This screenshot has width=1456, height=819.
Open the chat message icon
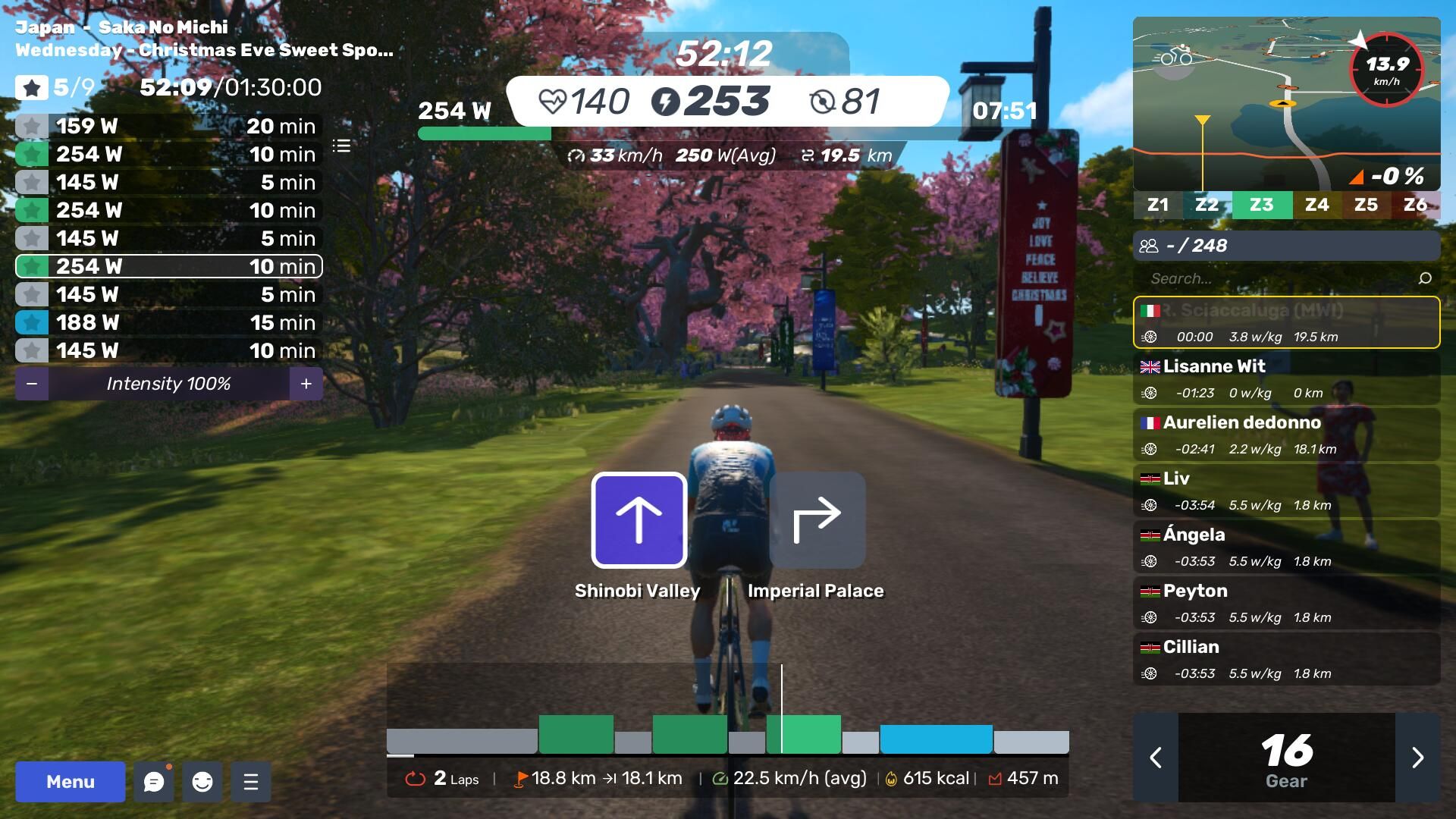[154, 781]
